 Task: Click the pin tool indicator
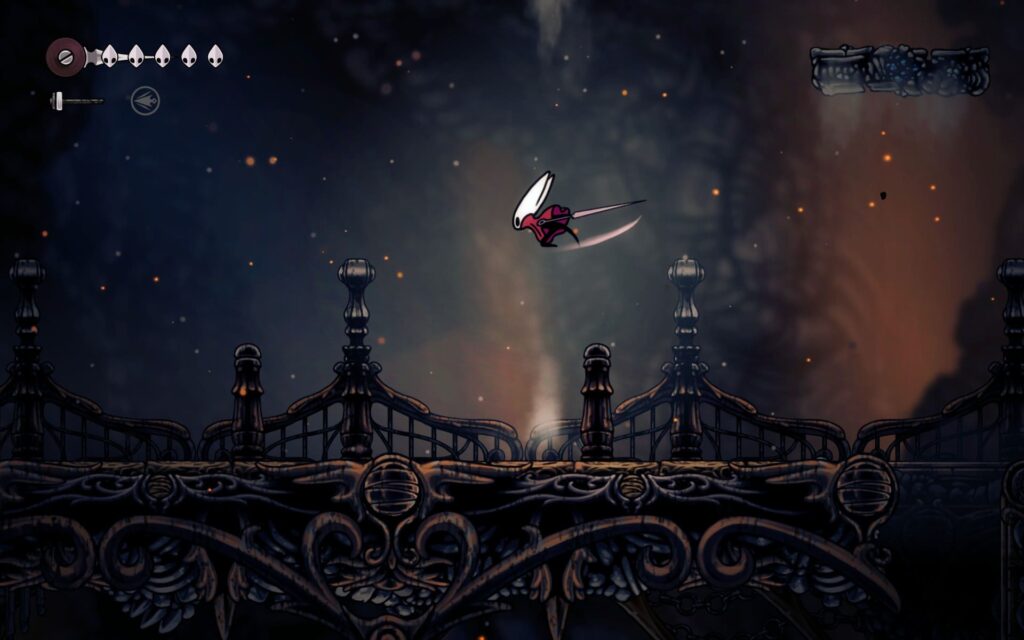(x=76, y=100)
